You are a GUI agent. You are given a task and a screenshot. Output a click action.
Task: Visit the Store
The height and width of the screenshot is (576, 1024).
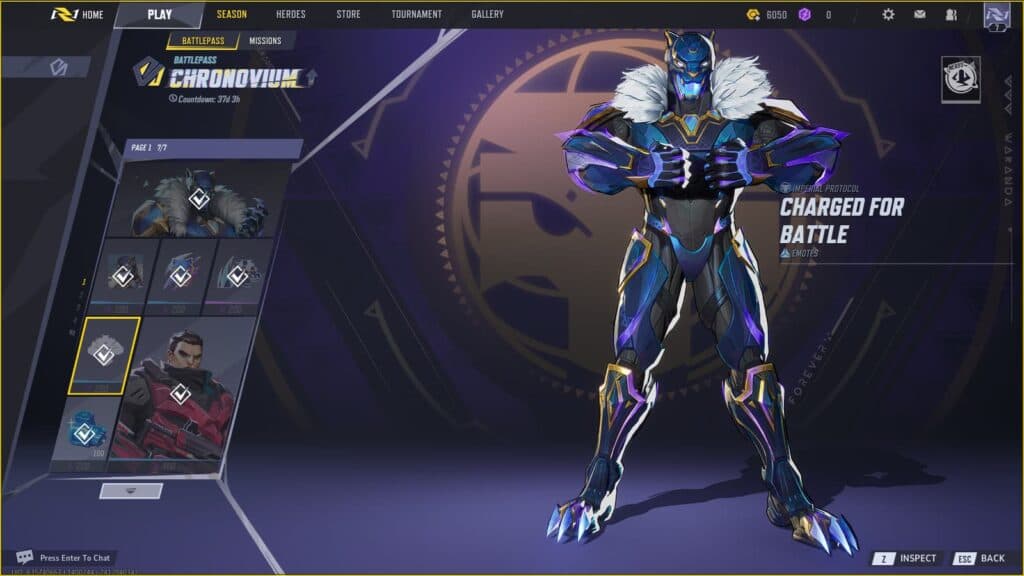click(348, 15)
